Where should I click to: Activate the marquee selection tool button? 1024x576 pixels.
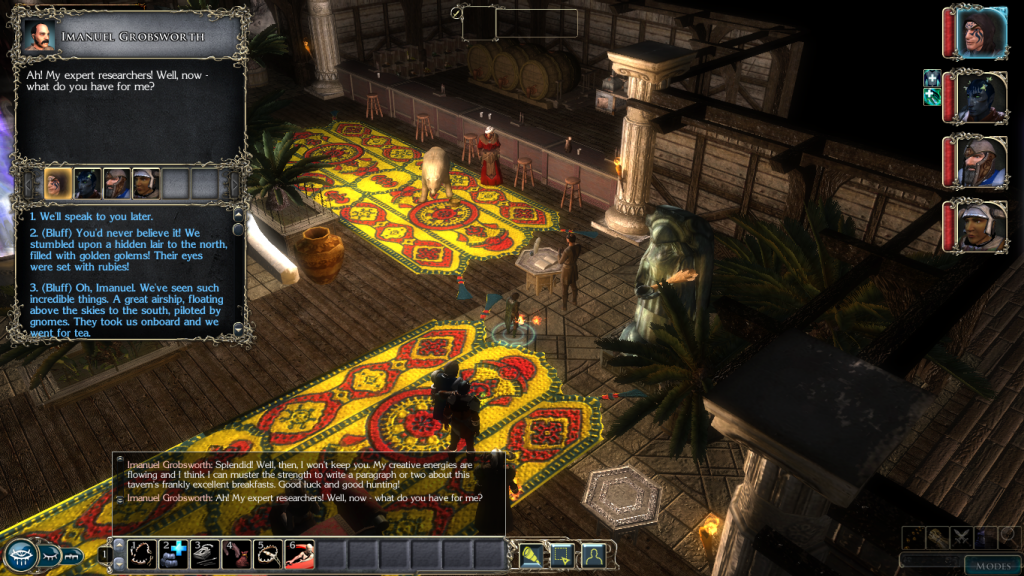561,553
